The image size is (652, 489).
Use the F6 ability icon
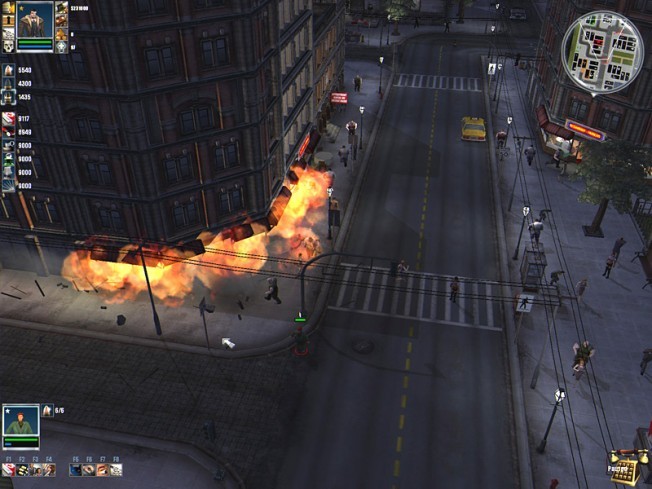pyautogui.click(x=88, y=469)
